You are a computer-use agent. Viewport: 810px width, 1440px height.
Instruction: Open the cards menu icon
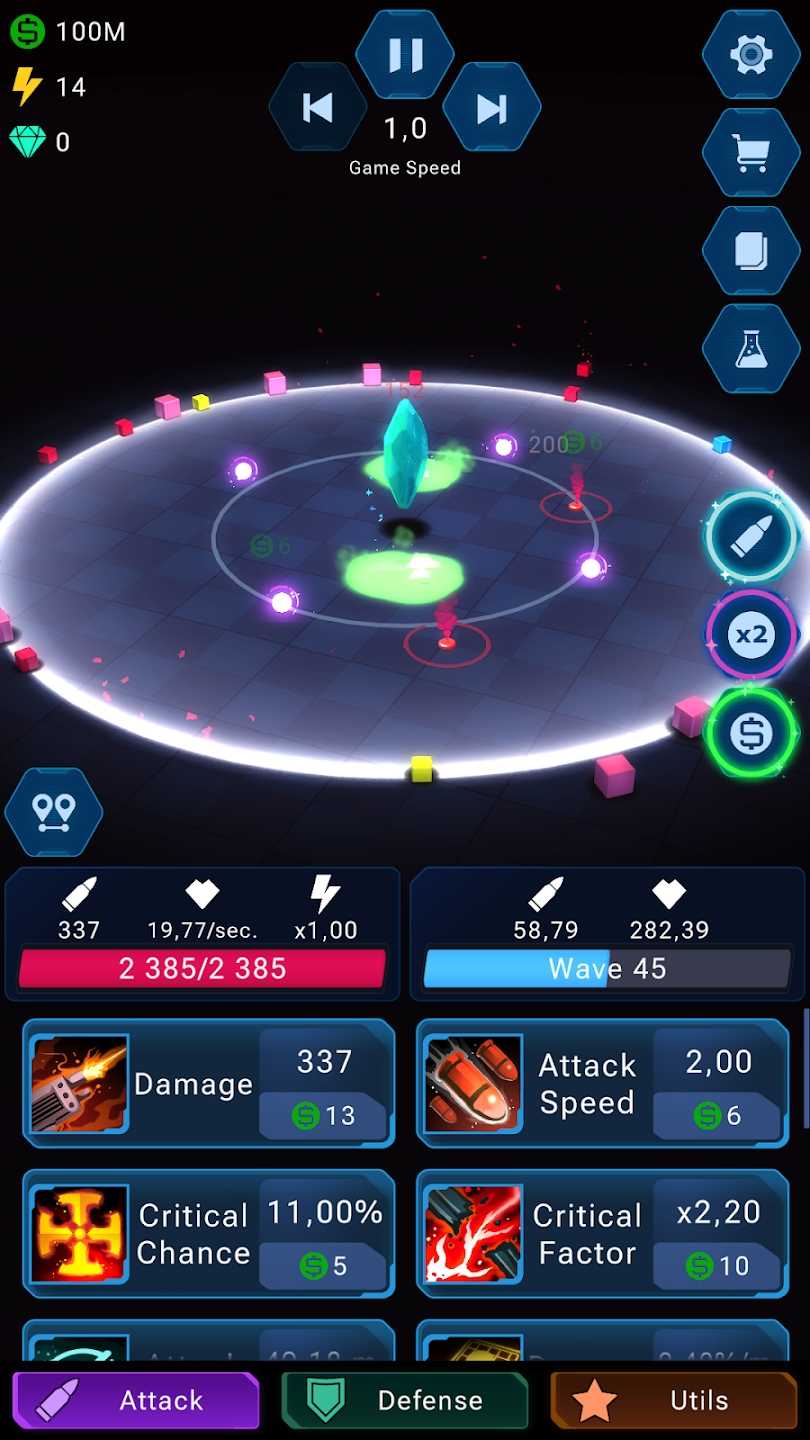(751, 251)
